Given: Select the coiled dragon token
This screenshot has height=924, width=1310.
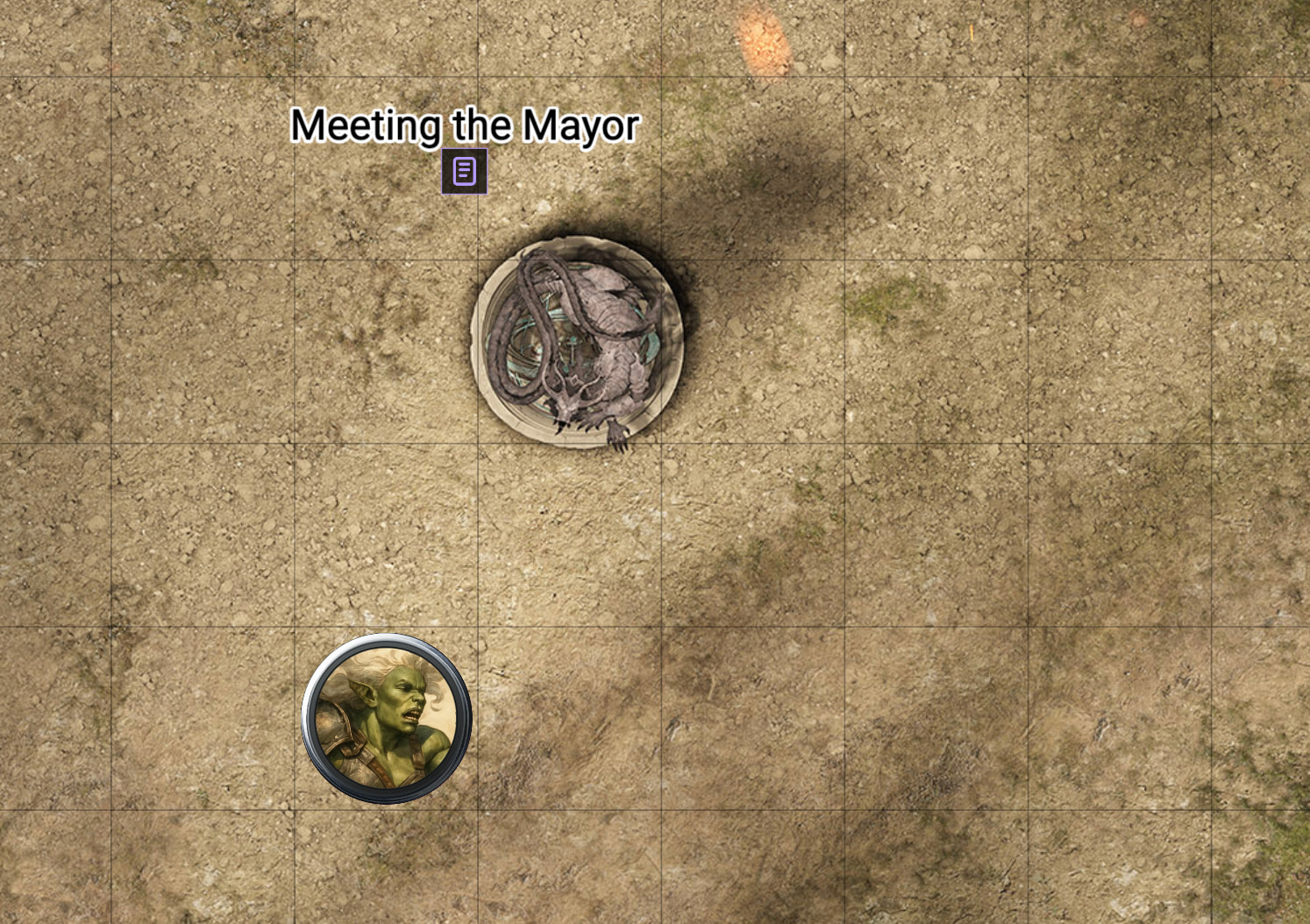Looking at the screenshot, I should [576, 342].
